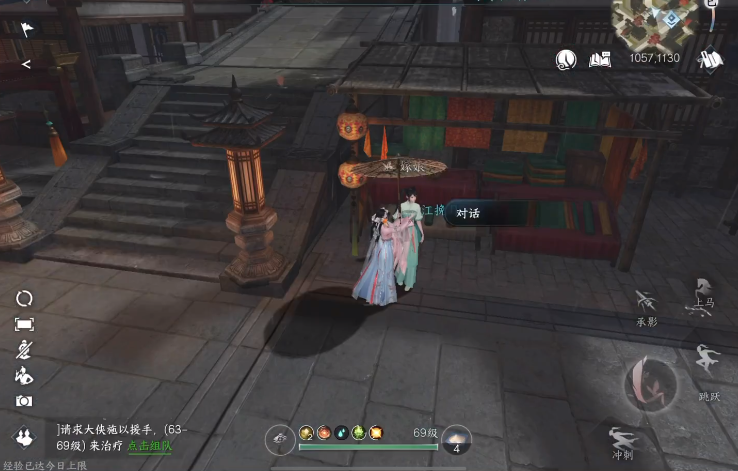
Task: Collapse the panel with the left arrow
Action: [x=26, y=65]
